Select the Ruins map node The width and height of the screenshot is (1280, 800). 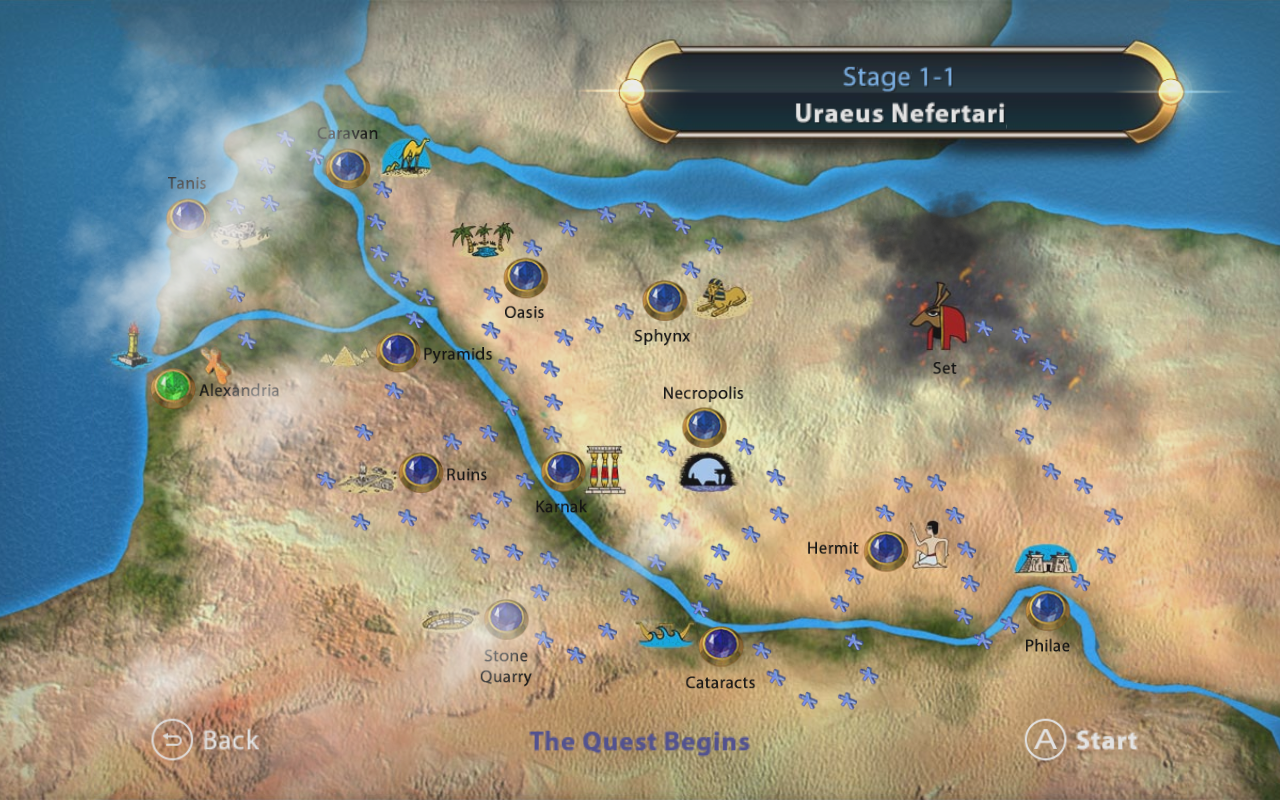(x=420, y=471)
